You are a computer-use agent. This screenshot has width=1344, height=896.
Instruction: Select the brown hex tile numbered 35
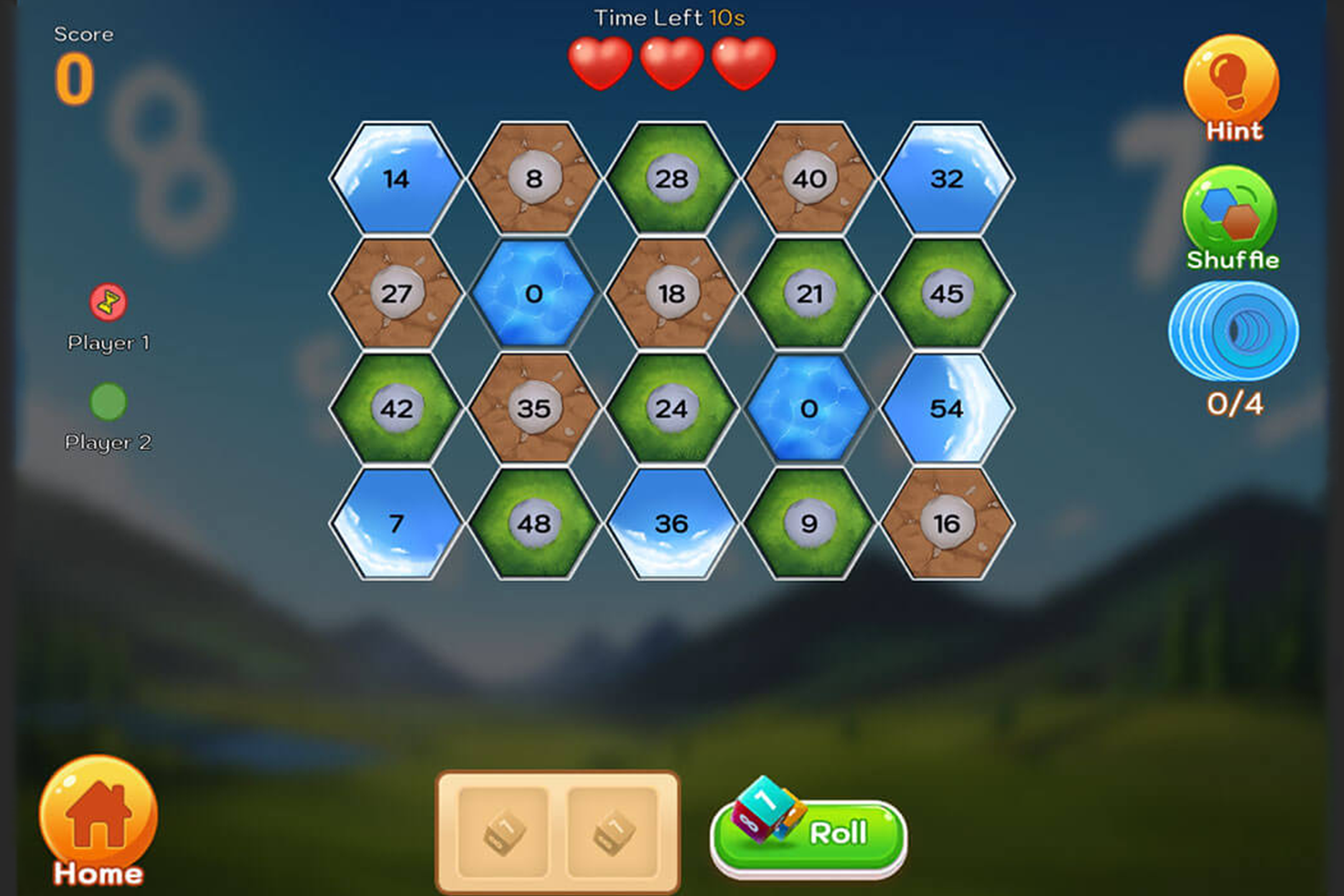tap(534, 409)
